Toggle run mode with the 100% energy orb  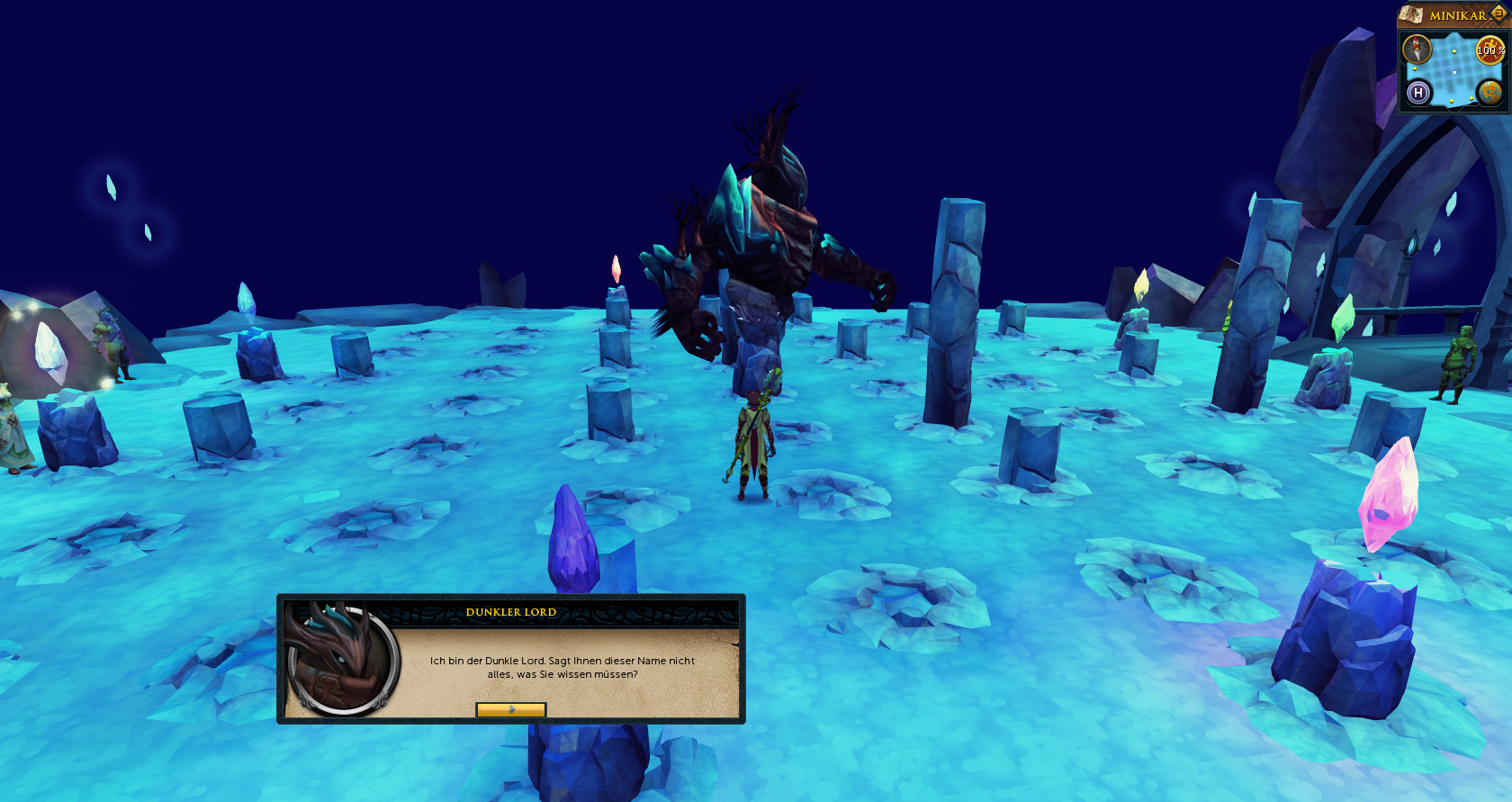(1489, 50)
